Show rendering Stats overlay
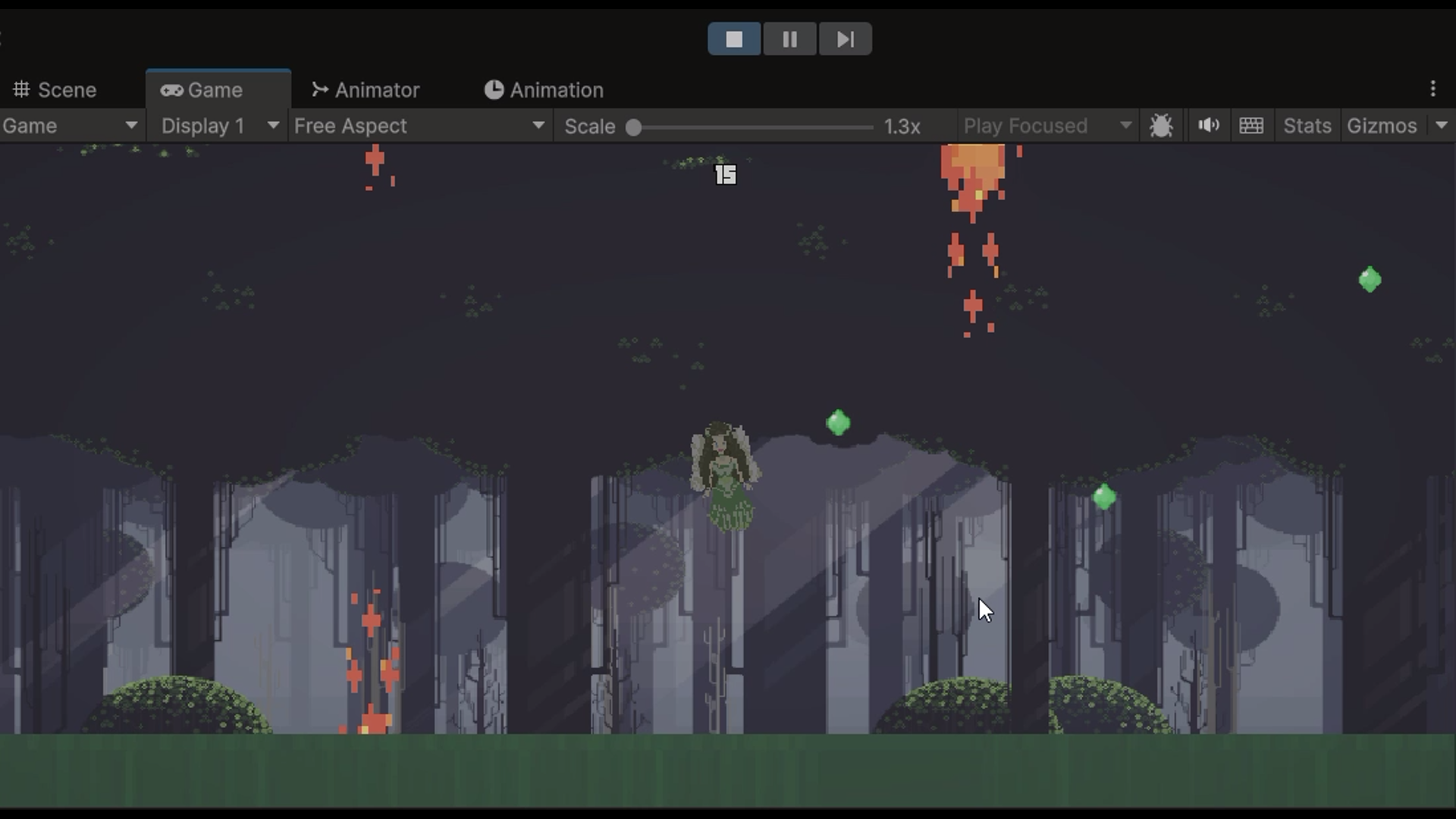1456x819 pixels. pyautogui.click(x=1307, y=126)
